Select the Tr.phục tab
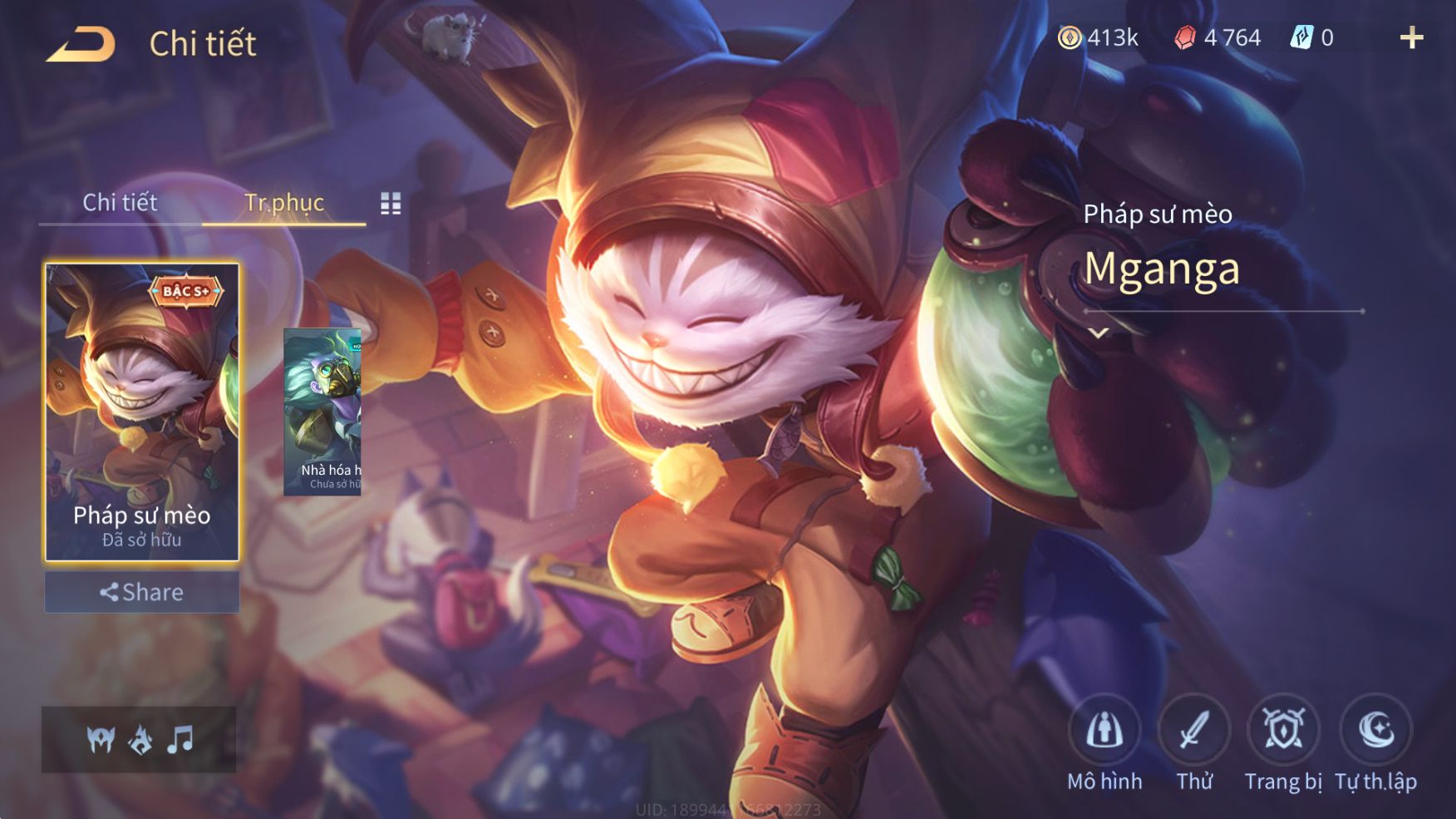The width and height of the screenshot is (1456, 819). [x=283, y=202]
